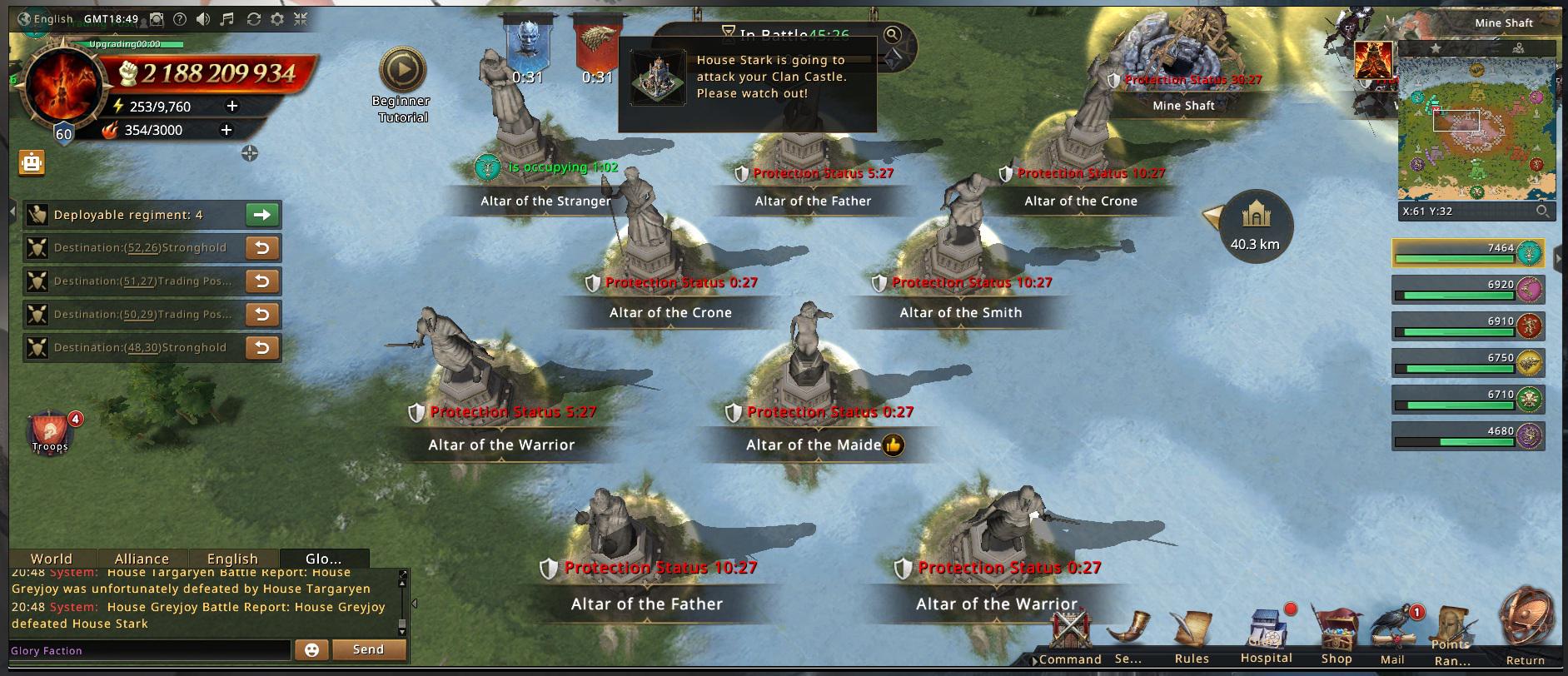Start the Beginner Tutorial
This screenshot has height=676, width=1568.
point(402,72)
